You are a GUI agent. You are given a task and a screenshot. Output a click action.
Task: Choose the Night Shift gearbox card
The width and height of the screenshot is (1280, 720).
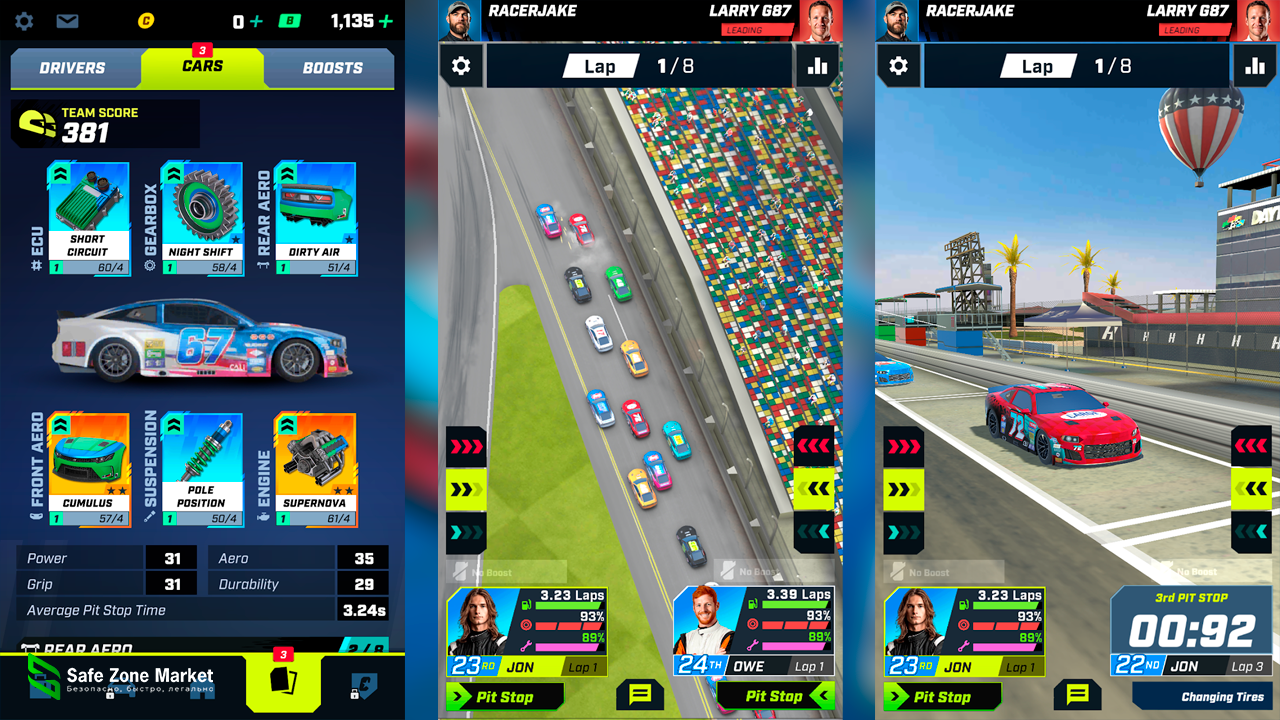click(201, 218)
